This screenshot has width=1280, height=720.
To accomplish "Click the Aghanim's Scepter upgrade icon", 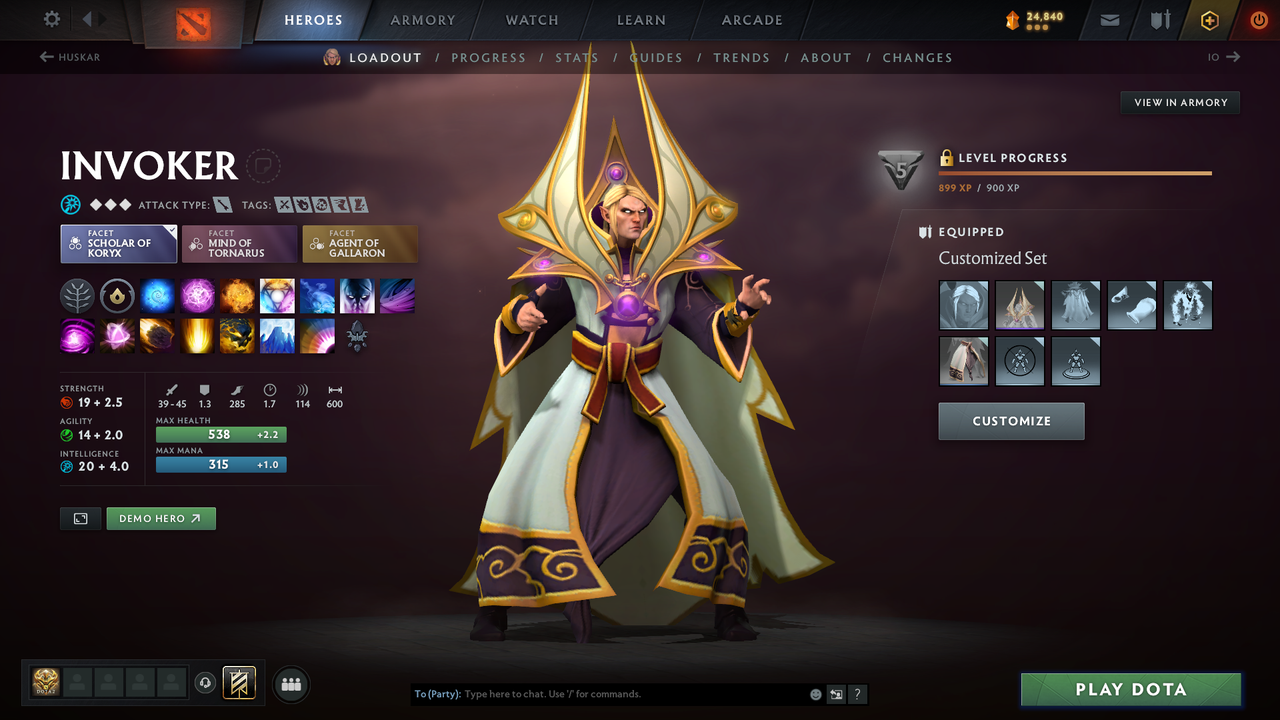I will click(357, 336).
